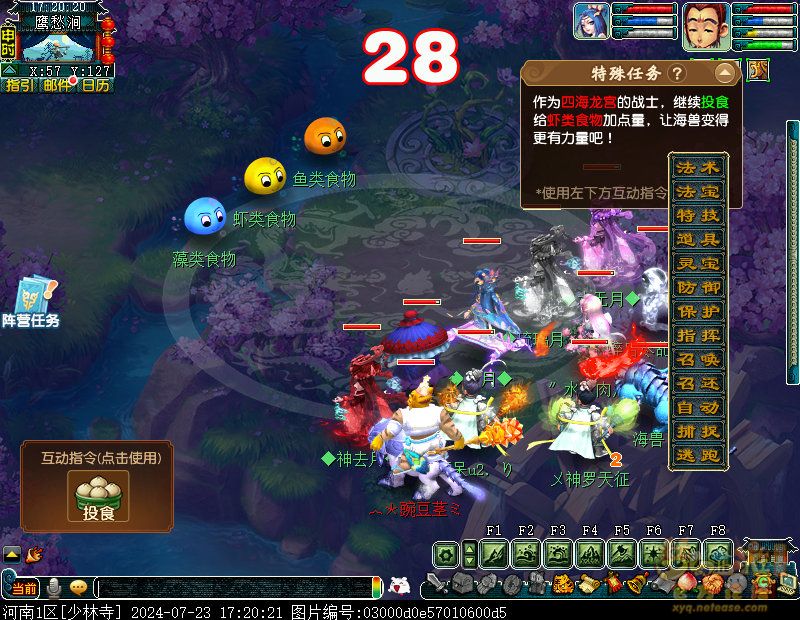Select 特技 special skill command
Screen dimensions: 800x620
697,215
